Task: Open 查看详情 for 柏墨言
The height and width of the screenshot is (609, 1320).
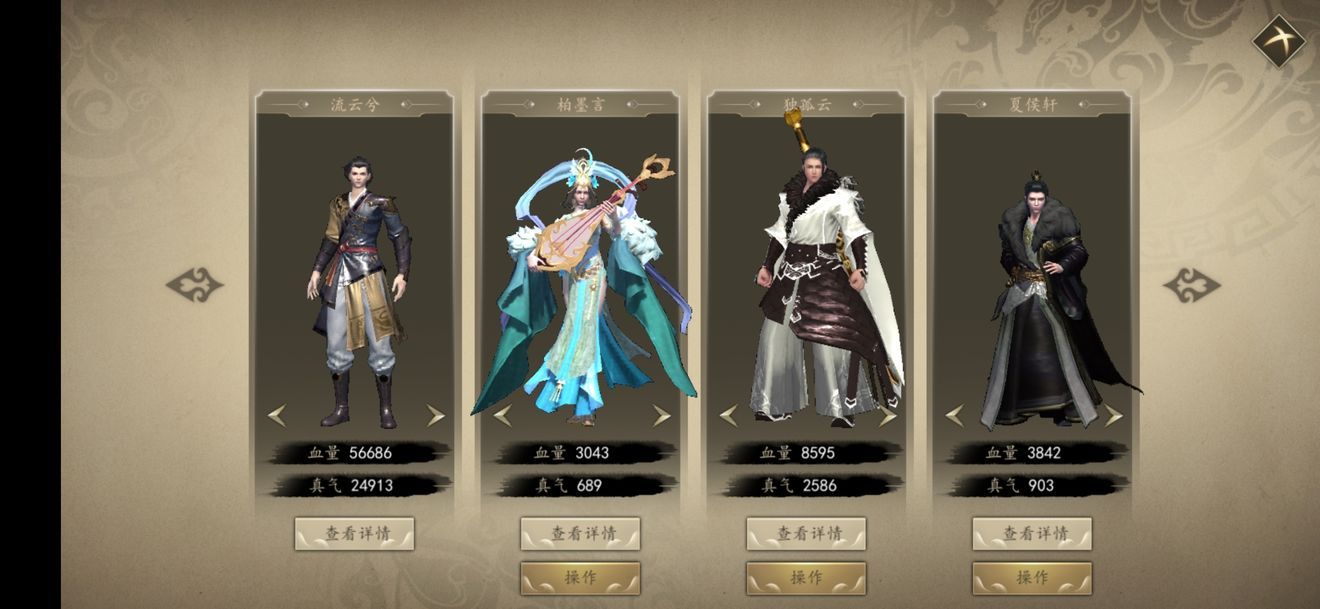Action: tap(580, 534)
